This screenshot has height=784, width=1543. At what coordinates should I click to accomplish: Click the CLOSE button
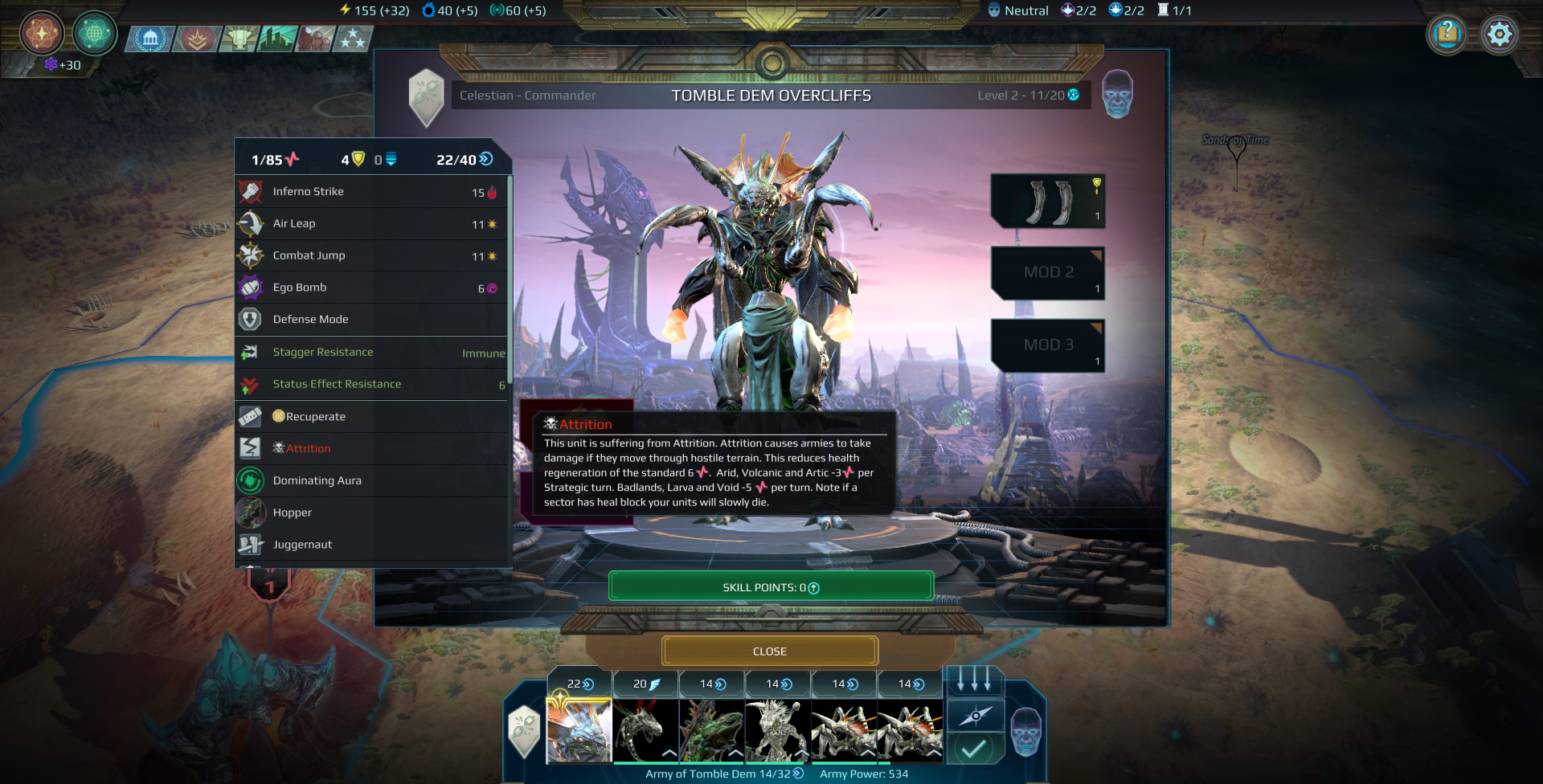tap(769, 651)
